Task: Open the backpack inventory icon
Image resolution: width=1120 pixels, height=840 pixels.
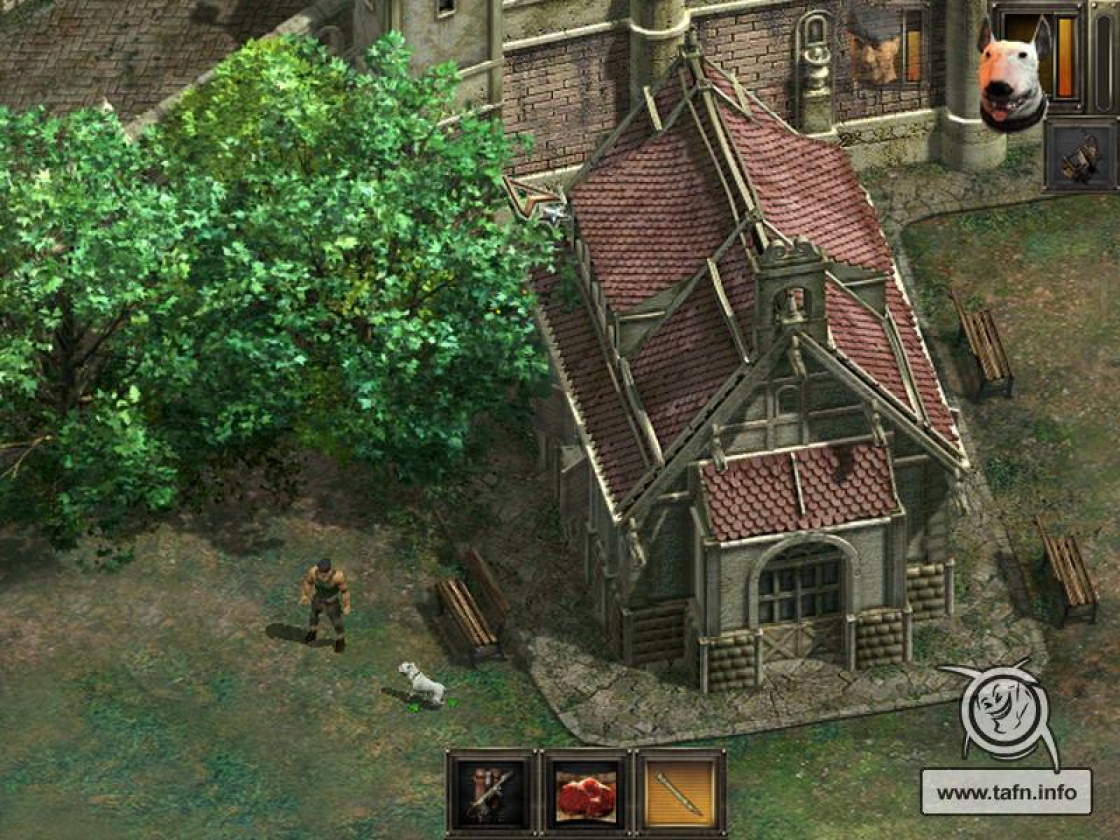Action: tap(1080, 156)
